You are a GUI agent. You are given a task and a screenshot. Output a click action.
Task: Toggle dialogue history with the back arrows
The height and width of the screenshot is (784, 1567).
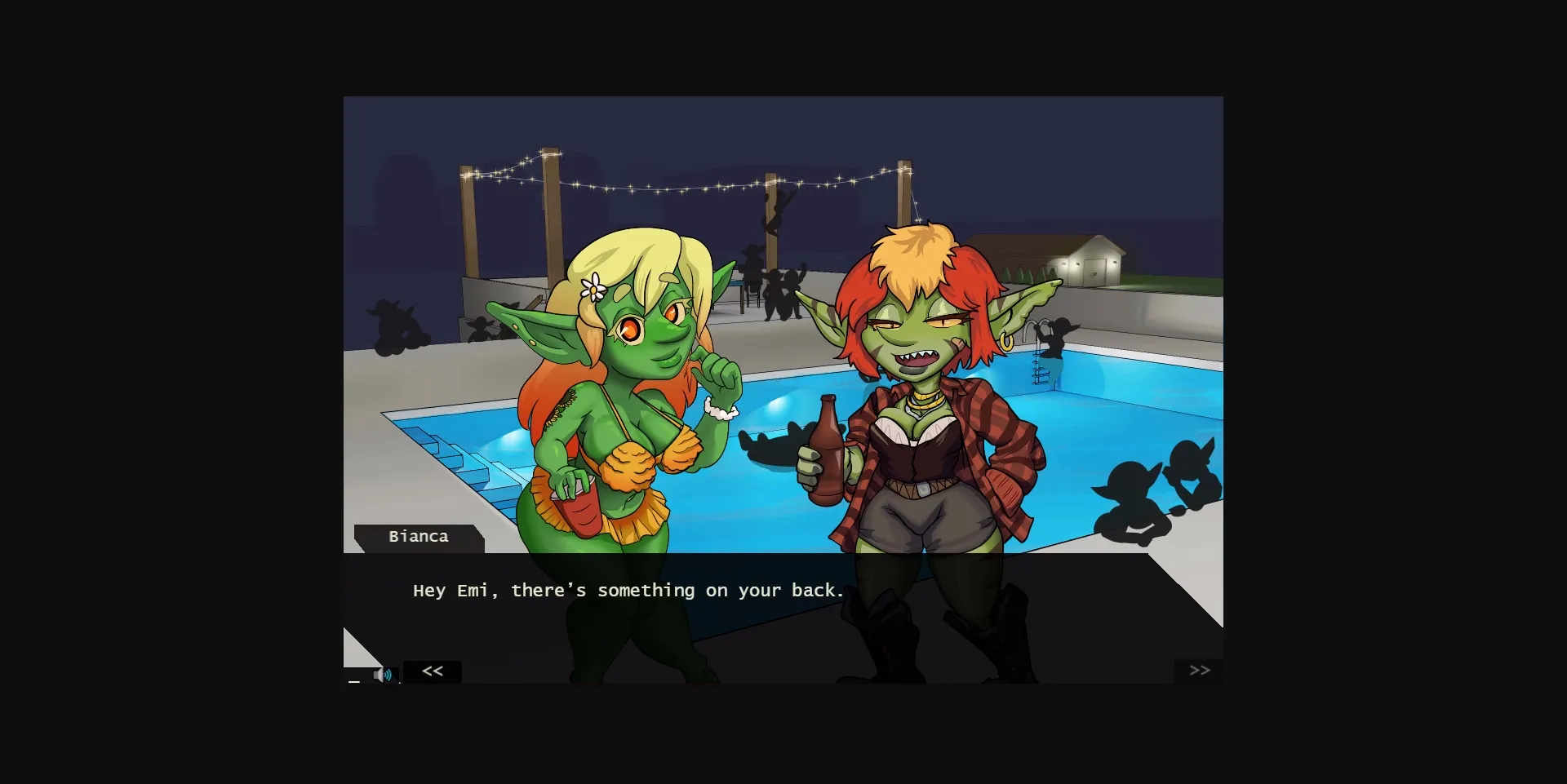coord(433,671)
